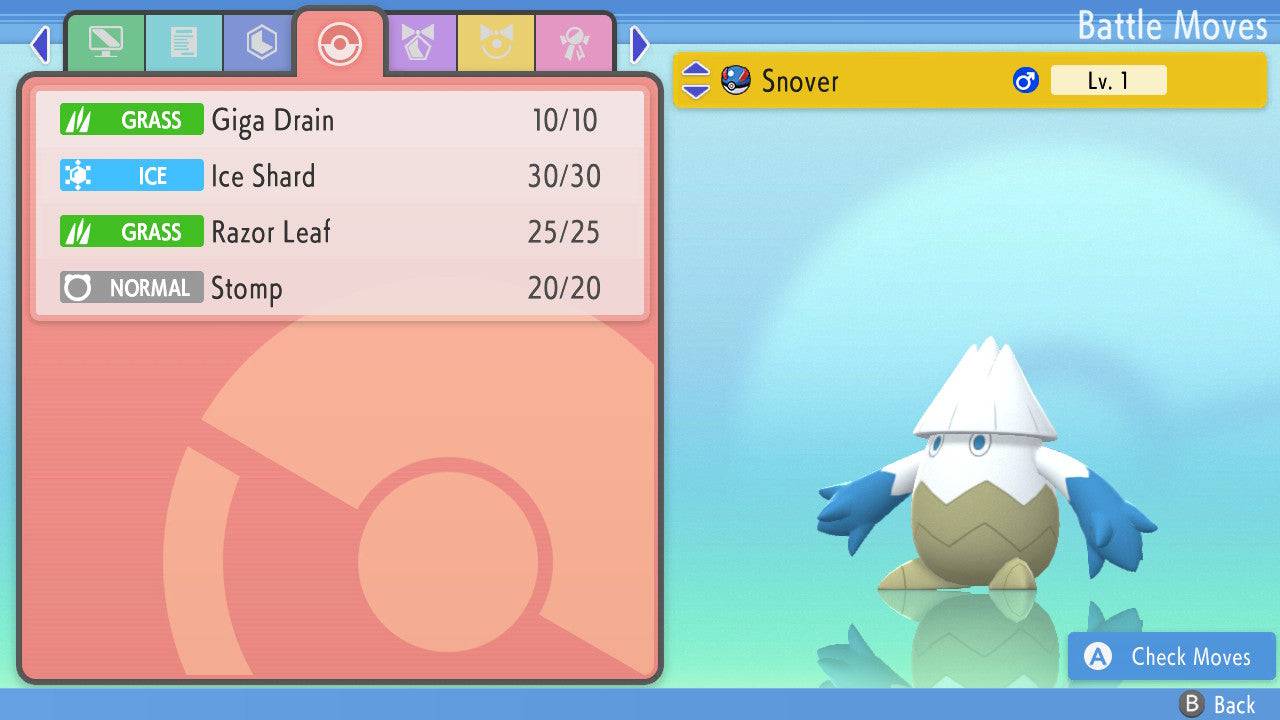Screen dimensions: 1280x720
Task: Open the Trainer Memo document icon
Action: [x=183, y=43]
